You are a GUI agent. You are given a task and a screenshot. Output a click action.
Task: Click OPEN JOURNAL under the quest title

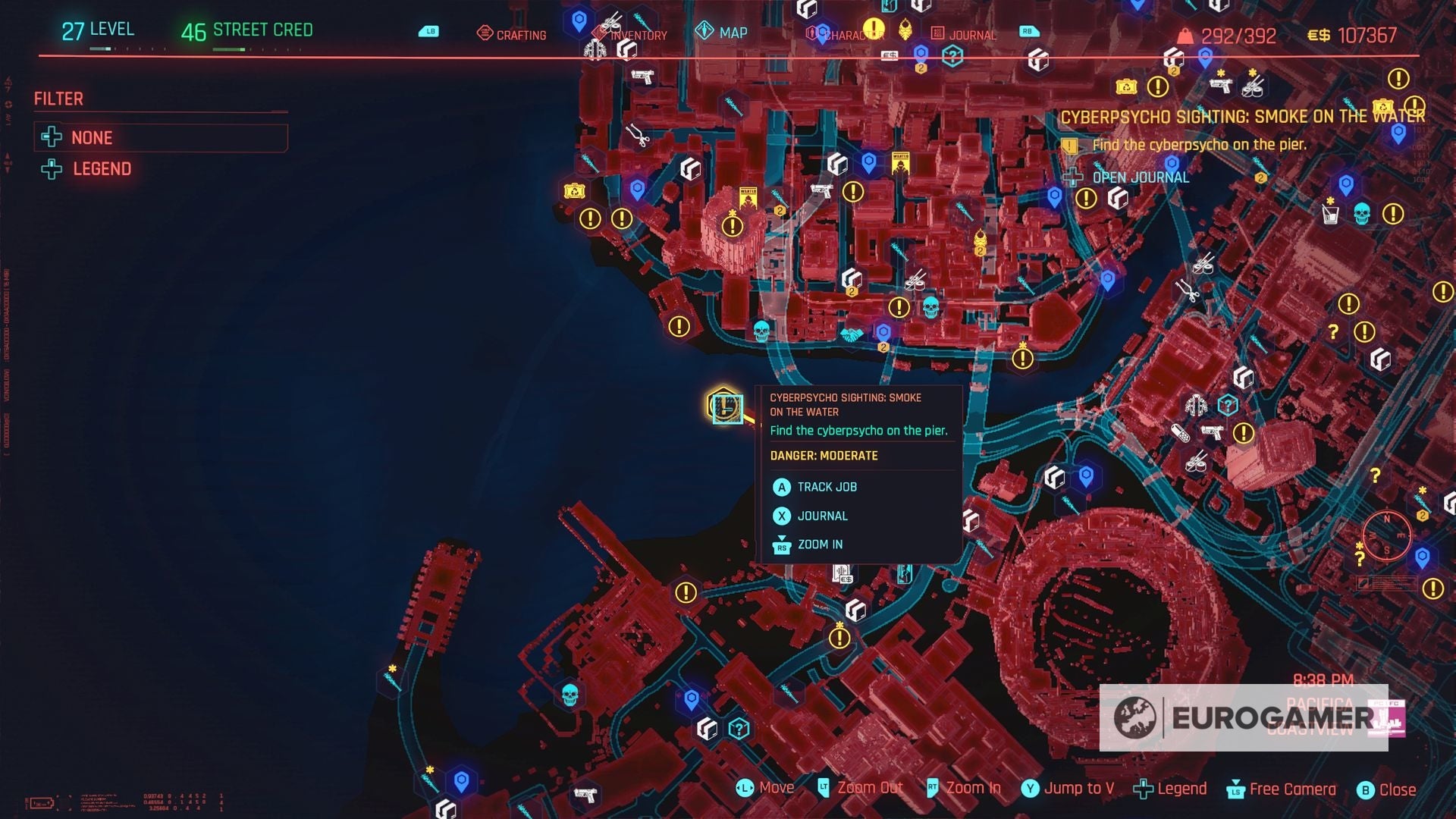tap(1140, 177)
